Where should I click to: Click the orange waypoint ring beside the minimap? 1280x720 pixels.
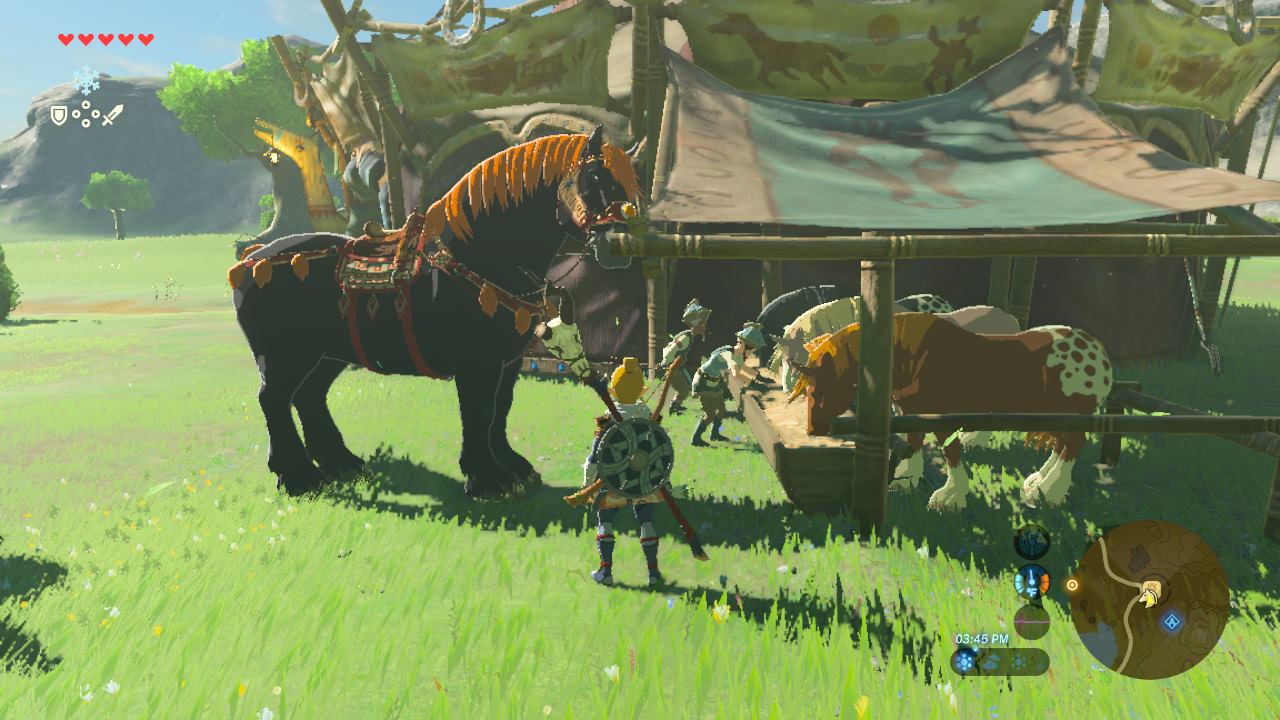click(1072, 584)
